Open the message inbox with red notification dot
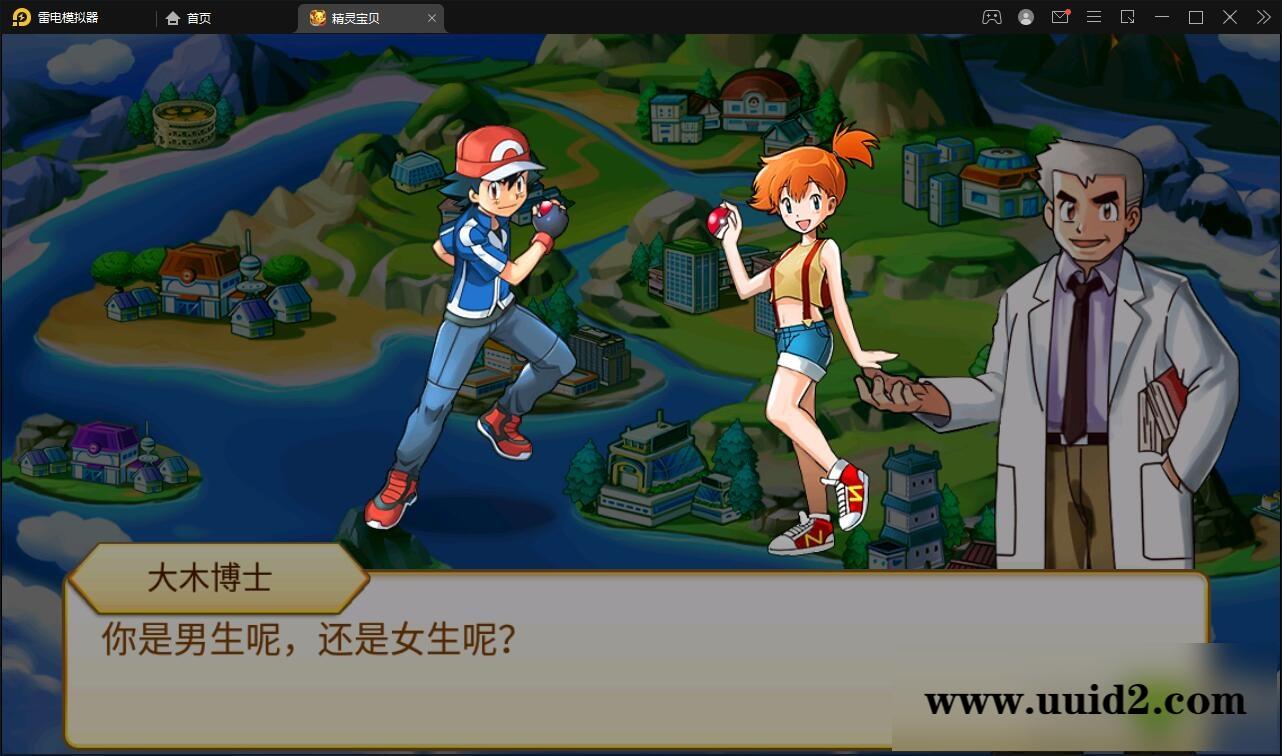The width and height of the screenshot is (1282, 756). (1060, 17)
